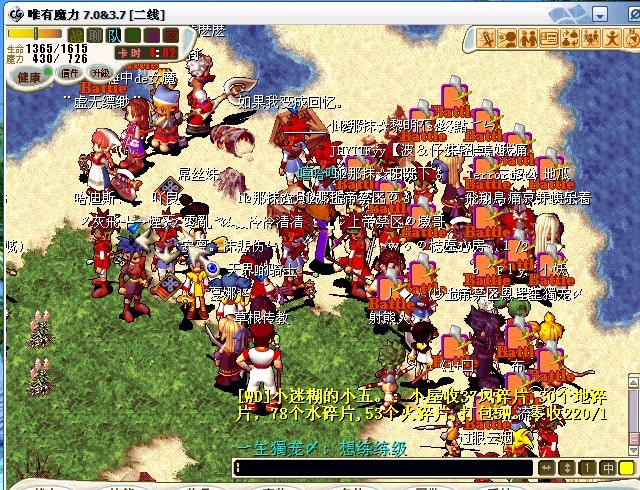This screenshot has width=640, height=490.
Task: Click the 升级 level-up button
Action: point(100,73)
